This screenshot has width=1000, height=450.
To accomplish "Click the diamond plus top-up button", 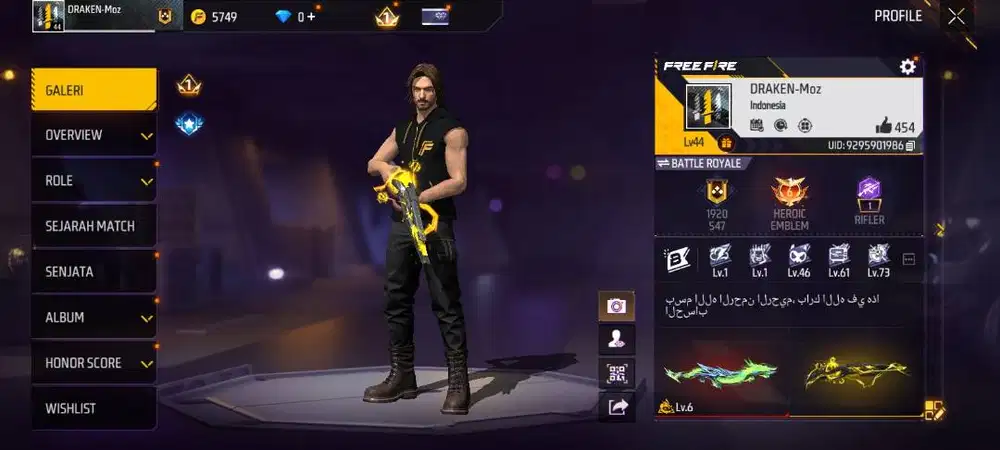I will (311, 17).
